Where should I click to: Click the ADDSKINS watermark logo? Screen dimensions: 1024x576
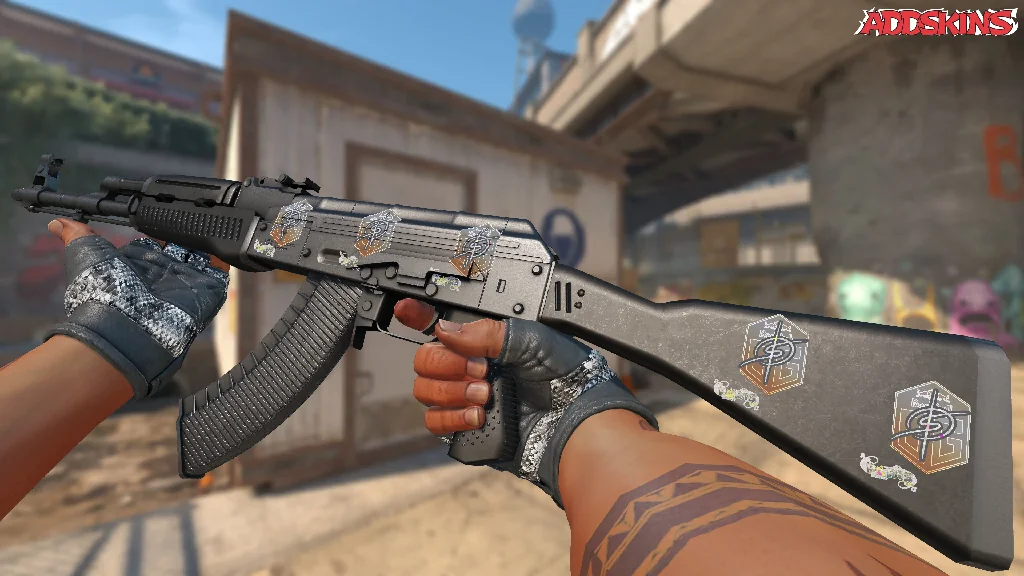938,22
